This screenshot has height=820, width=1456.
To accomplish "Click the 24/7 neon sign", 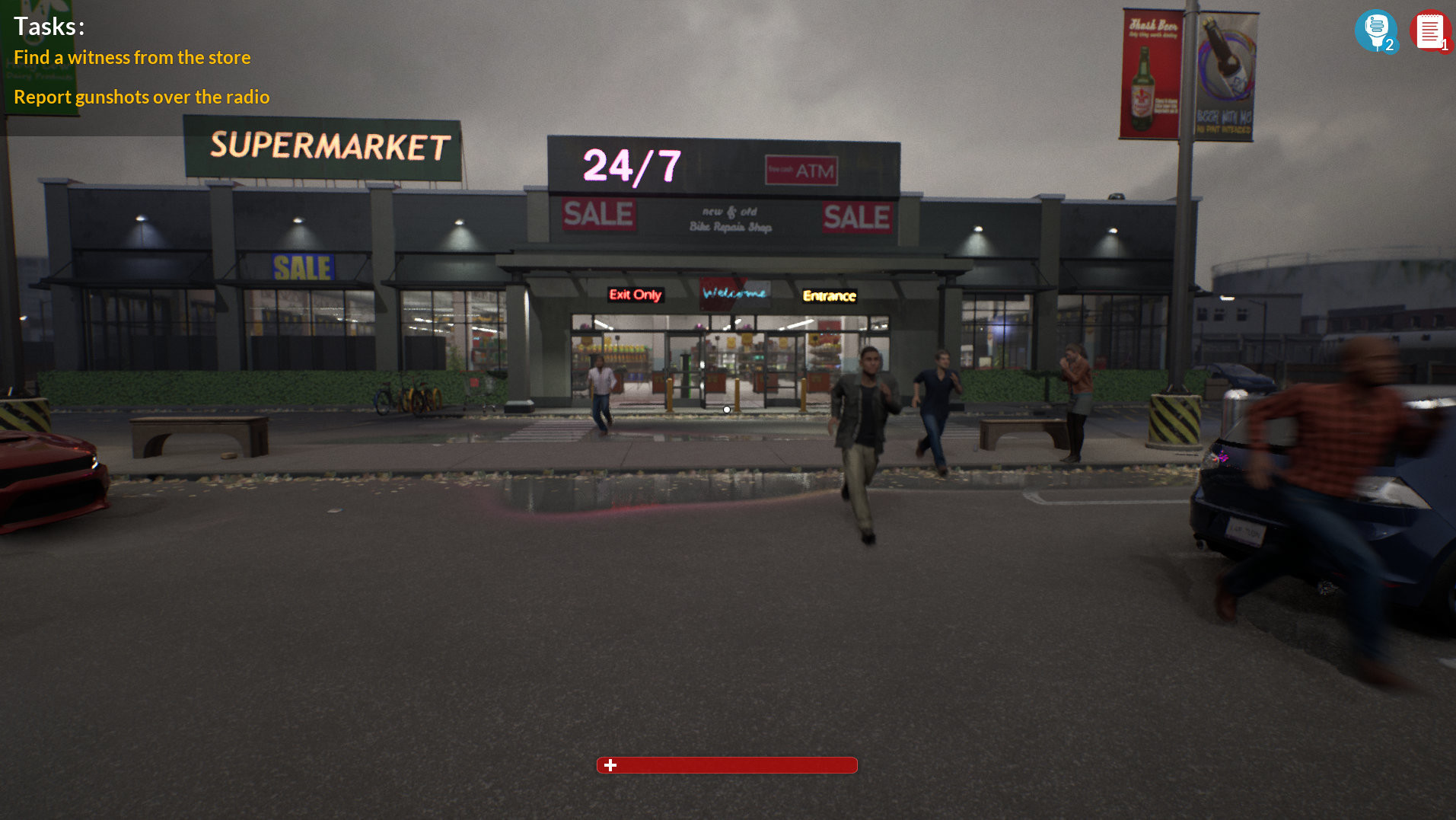I will 629,167.
